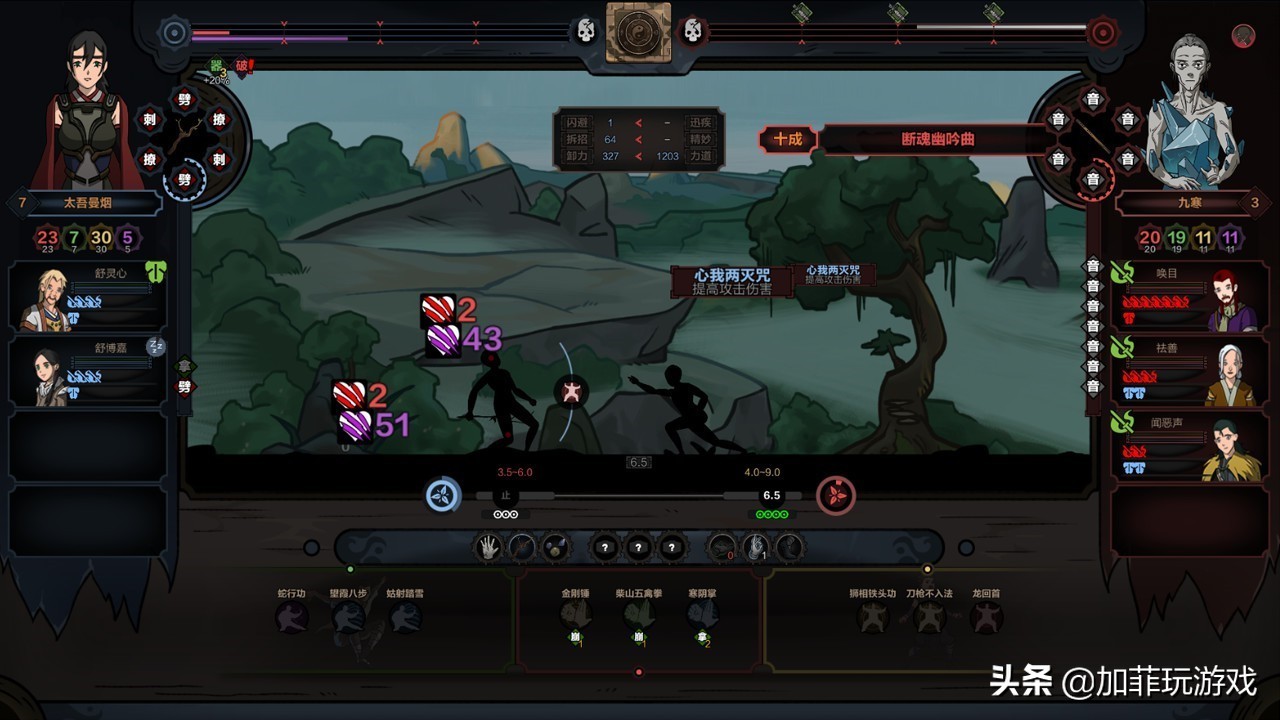This screenshot has width=1280, height=720.
Task: Click the red advance movement button
Action: (836, 495)
